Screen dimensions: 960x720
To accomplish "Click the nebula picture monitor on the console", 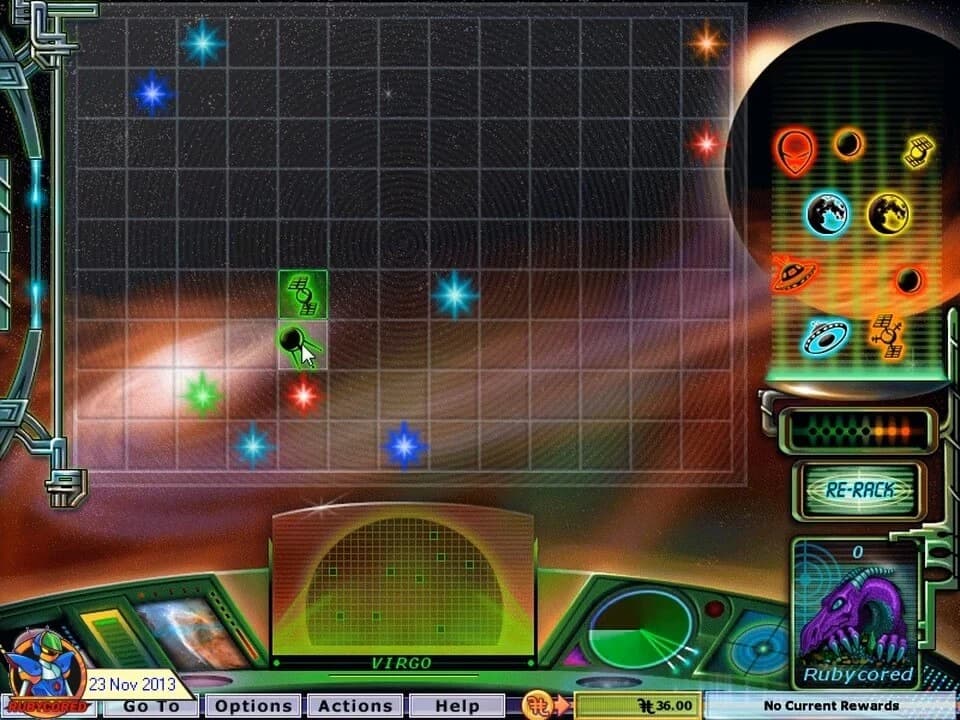I will pos(192,632).
